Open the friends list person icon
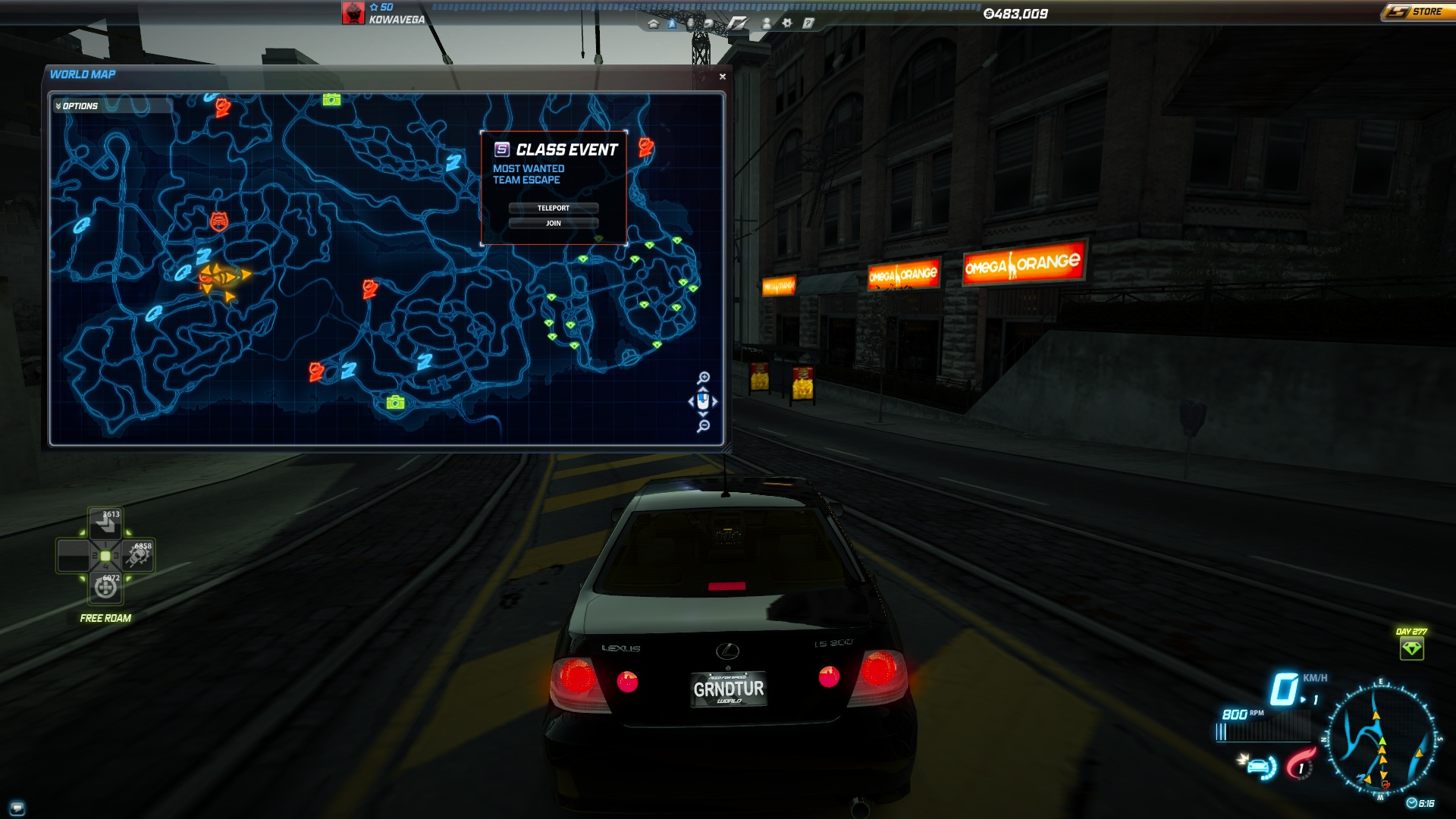1456x819 pixels. (767, 24)
